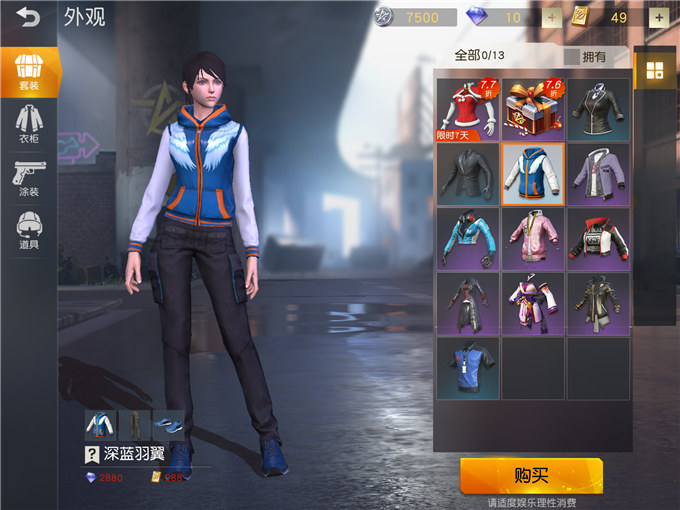This screenshot has width=680, height=510.
Task: Select the purple kimono-style outfit
Action: pyautogui.click(x=532, y=303)
